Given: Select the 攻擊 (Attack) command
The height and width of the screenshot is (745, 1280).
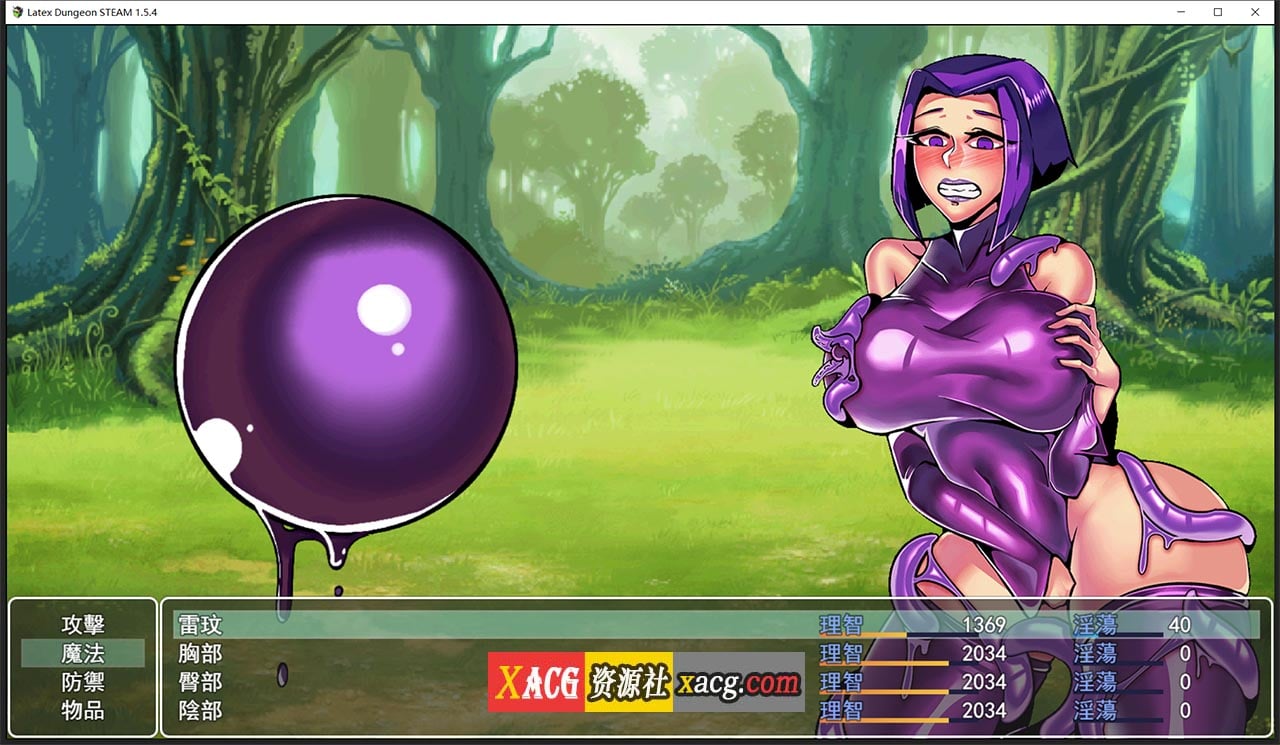Looking at the screenshot, I should point(85,624).
